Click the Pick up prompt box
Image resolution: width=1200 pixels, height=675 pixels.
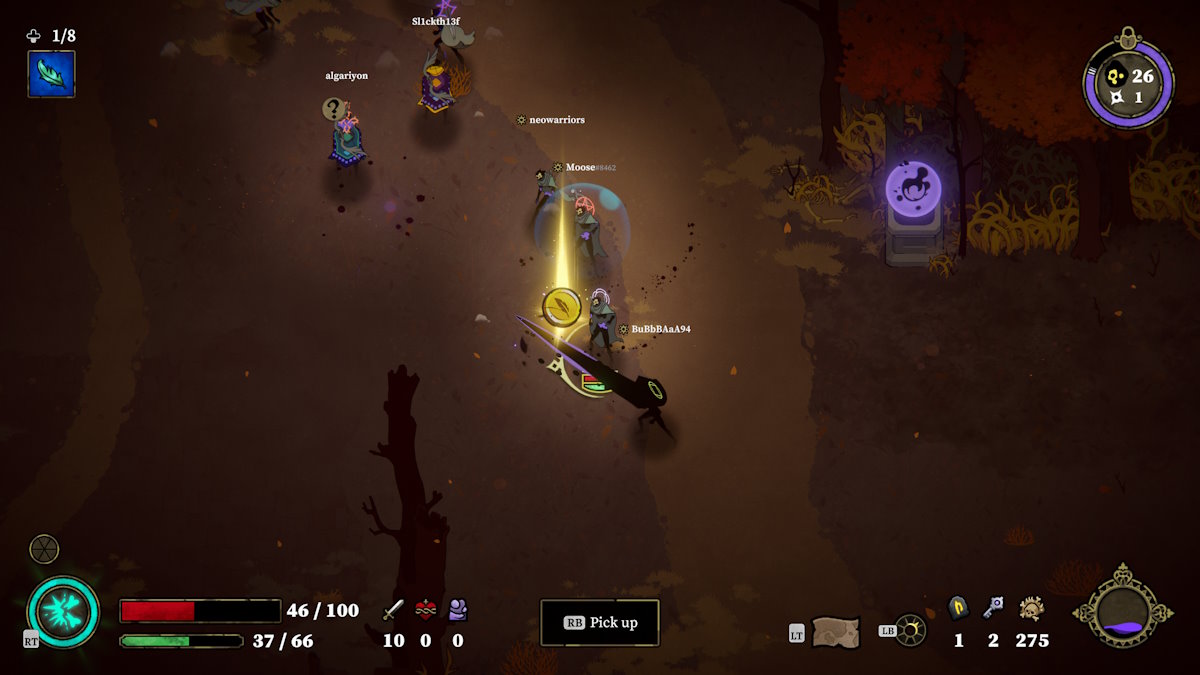(x=600, y=622)
